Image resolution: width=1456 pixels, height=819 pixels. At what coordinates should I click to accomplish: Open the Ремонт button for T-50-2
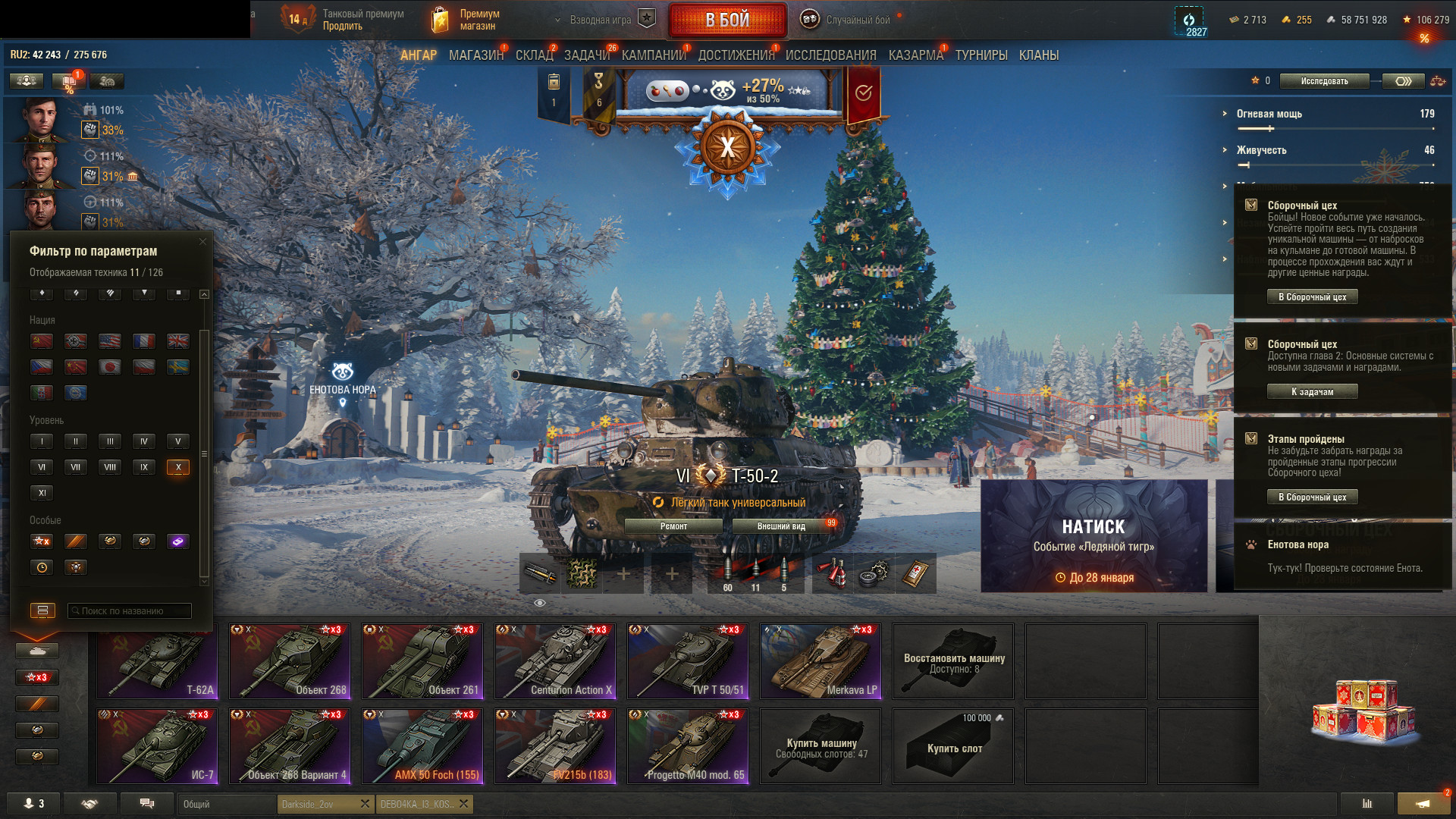tap(673, 526)
